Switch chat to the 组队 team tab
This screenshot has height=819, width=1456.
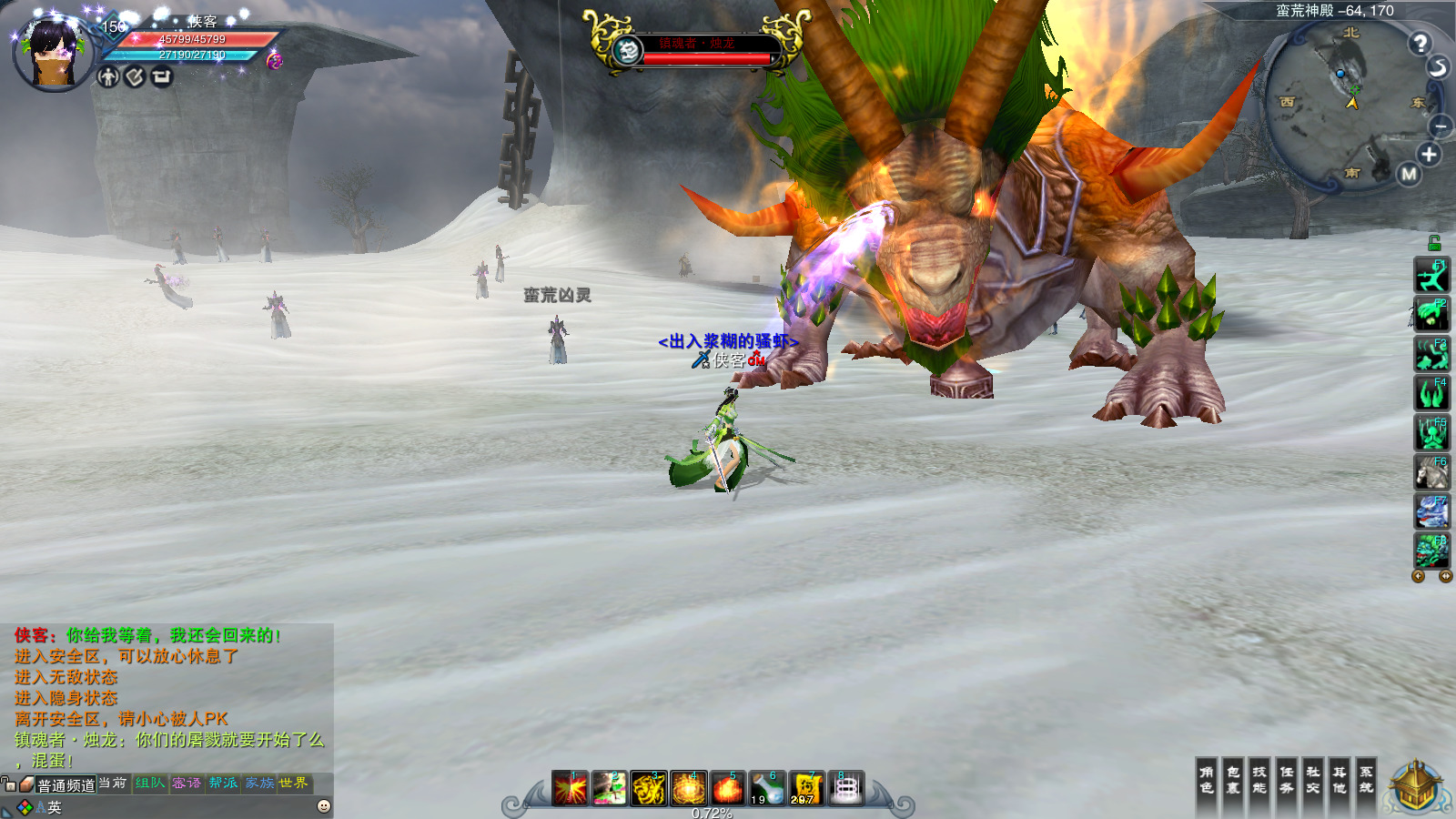point(150,784)
